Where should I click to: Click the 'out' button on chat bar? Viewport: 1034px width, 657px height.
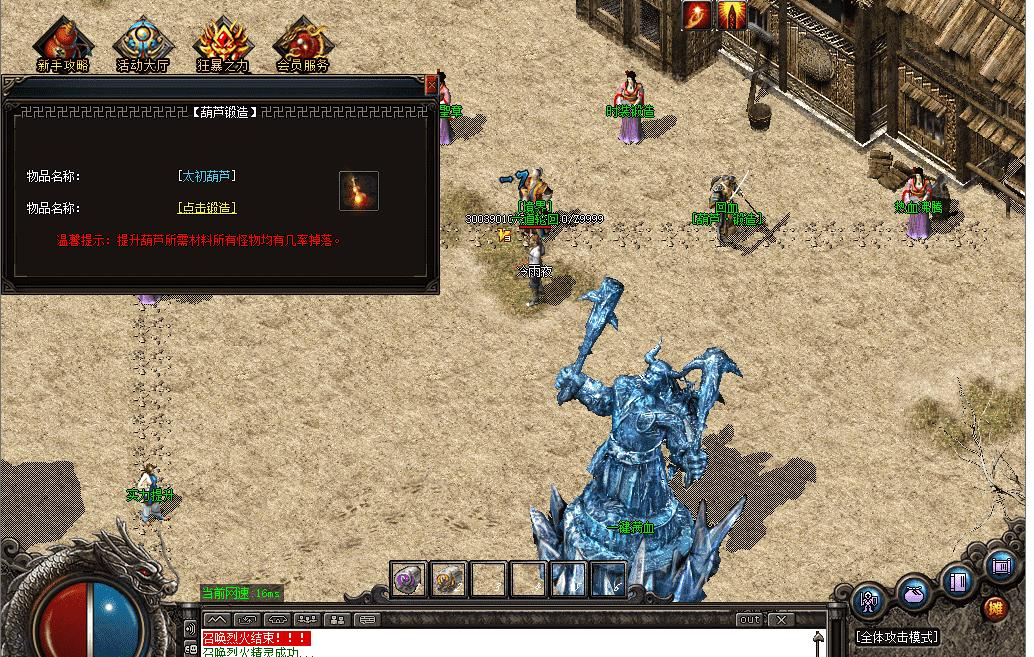pyautogui.click(x=749, y=620)
